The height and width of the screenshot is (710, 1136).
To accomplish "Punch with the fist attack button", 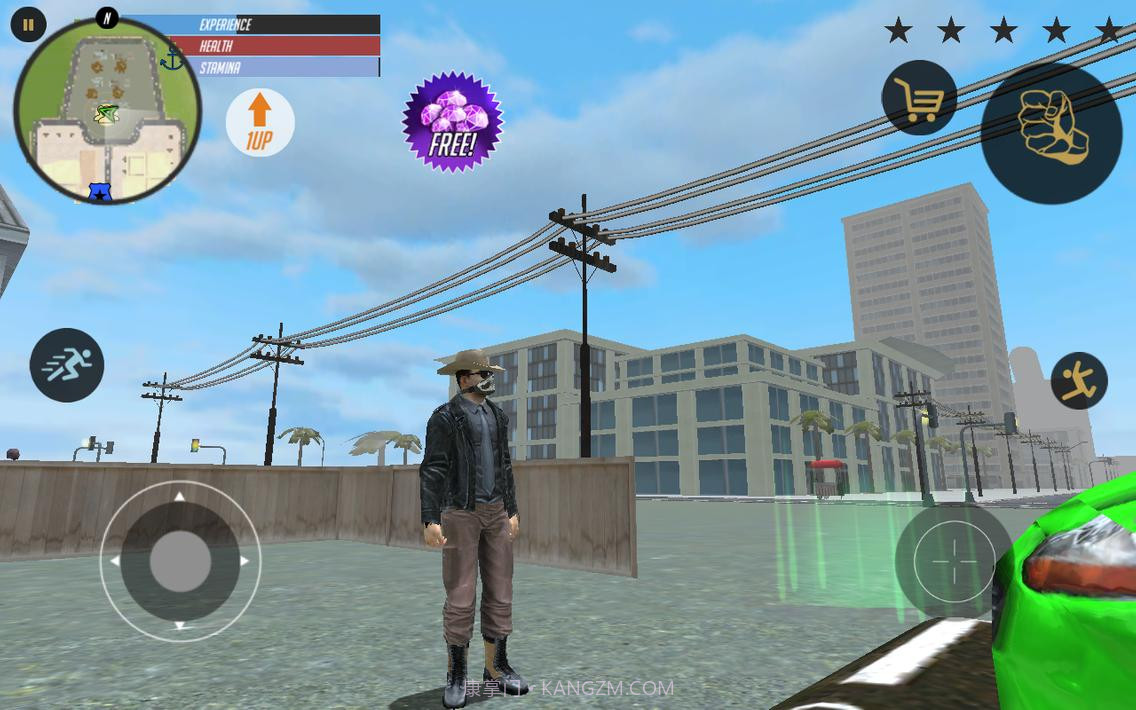I will pyautogui.click(x=1051, y=133).
